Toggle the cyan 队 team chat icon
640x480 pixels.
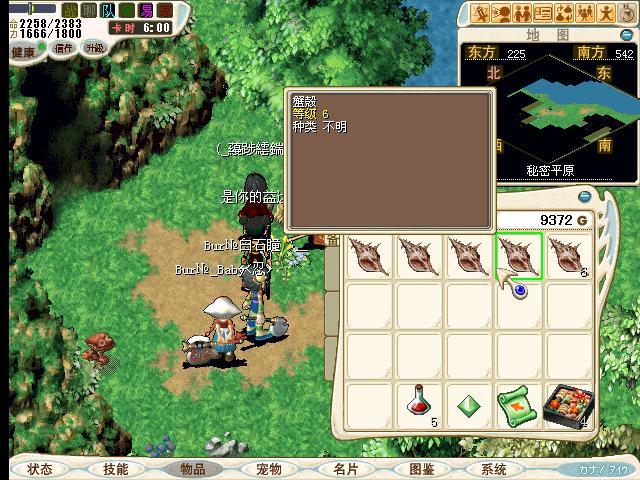[x=108, y=10]
